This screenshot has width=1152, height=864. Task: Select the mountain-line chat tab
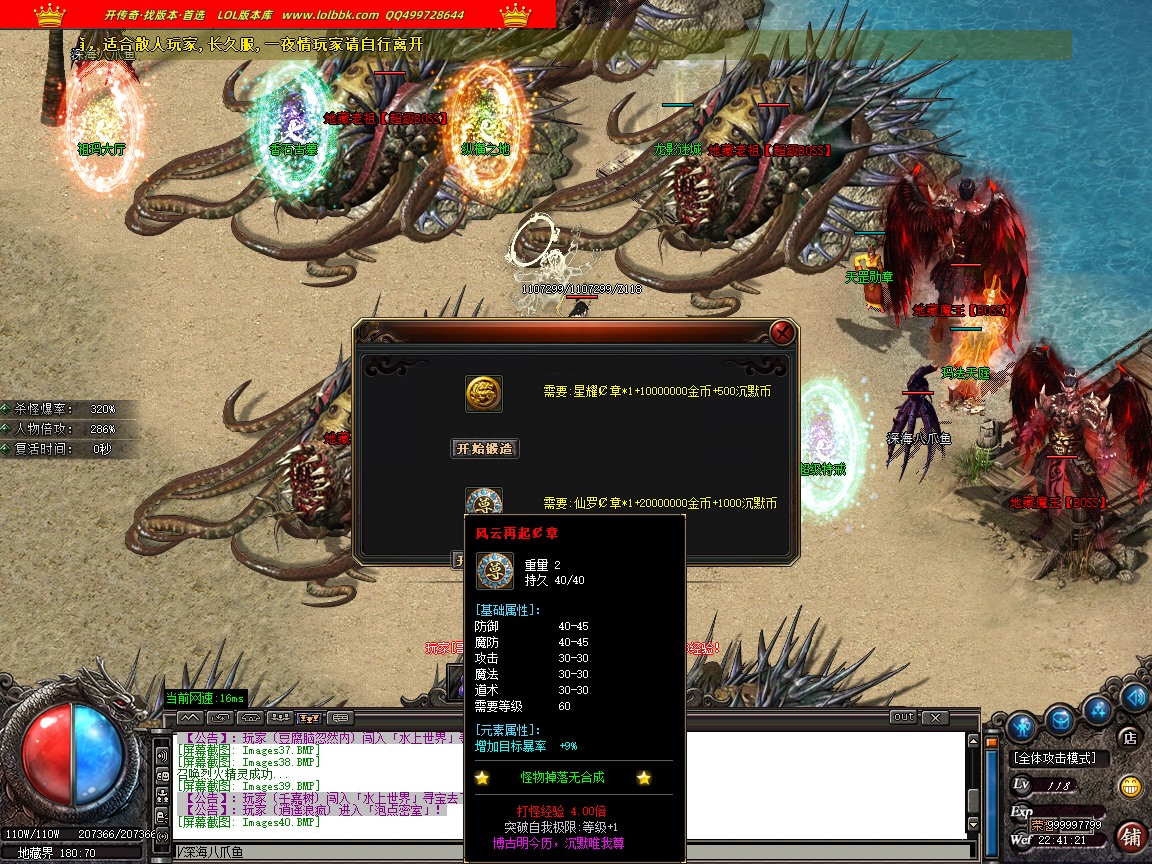(190, 717)
